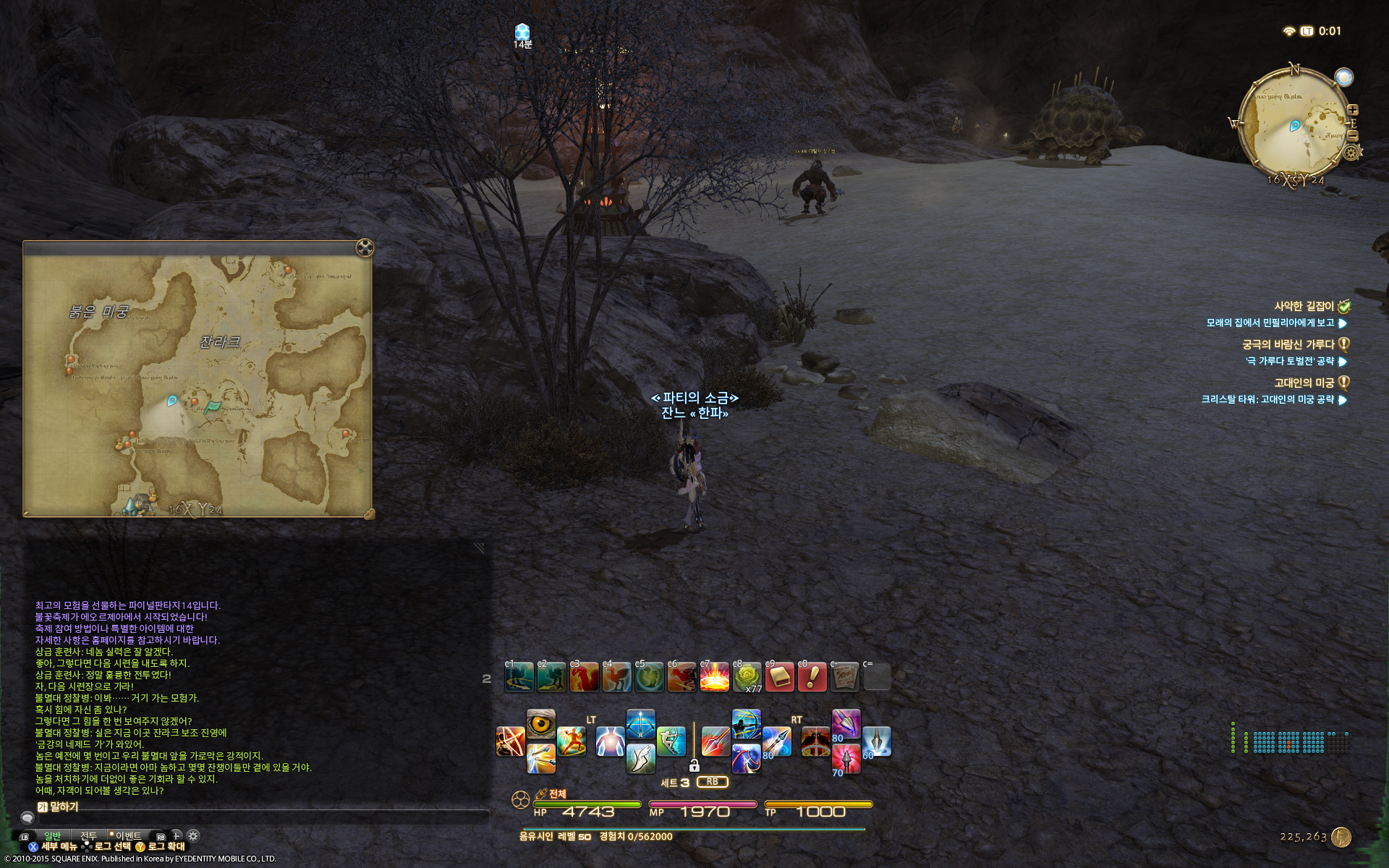The height and width of the screenshot is (868, 1389).
Task: Open the book icon on hotbar
Action: coord(780,677)
